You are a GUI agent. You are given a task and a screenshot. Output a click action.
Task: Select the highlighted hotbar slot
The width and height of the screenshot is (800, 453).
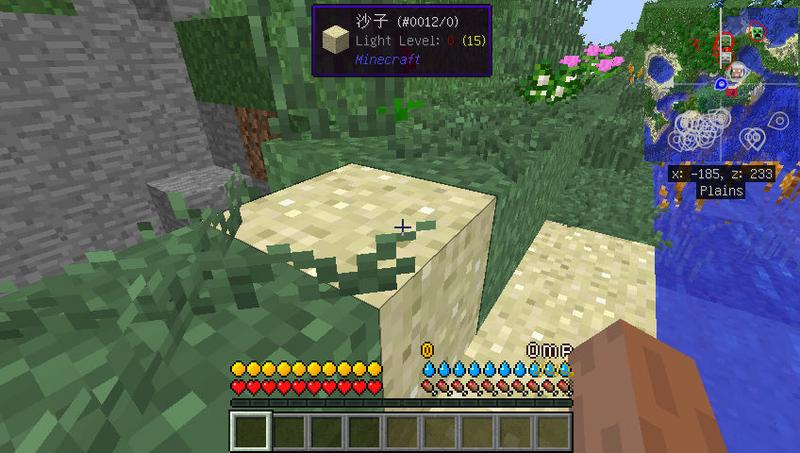[x=251, y=432]
